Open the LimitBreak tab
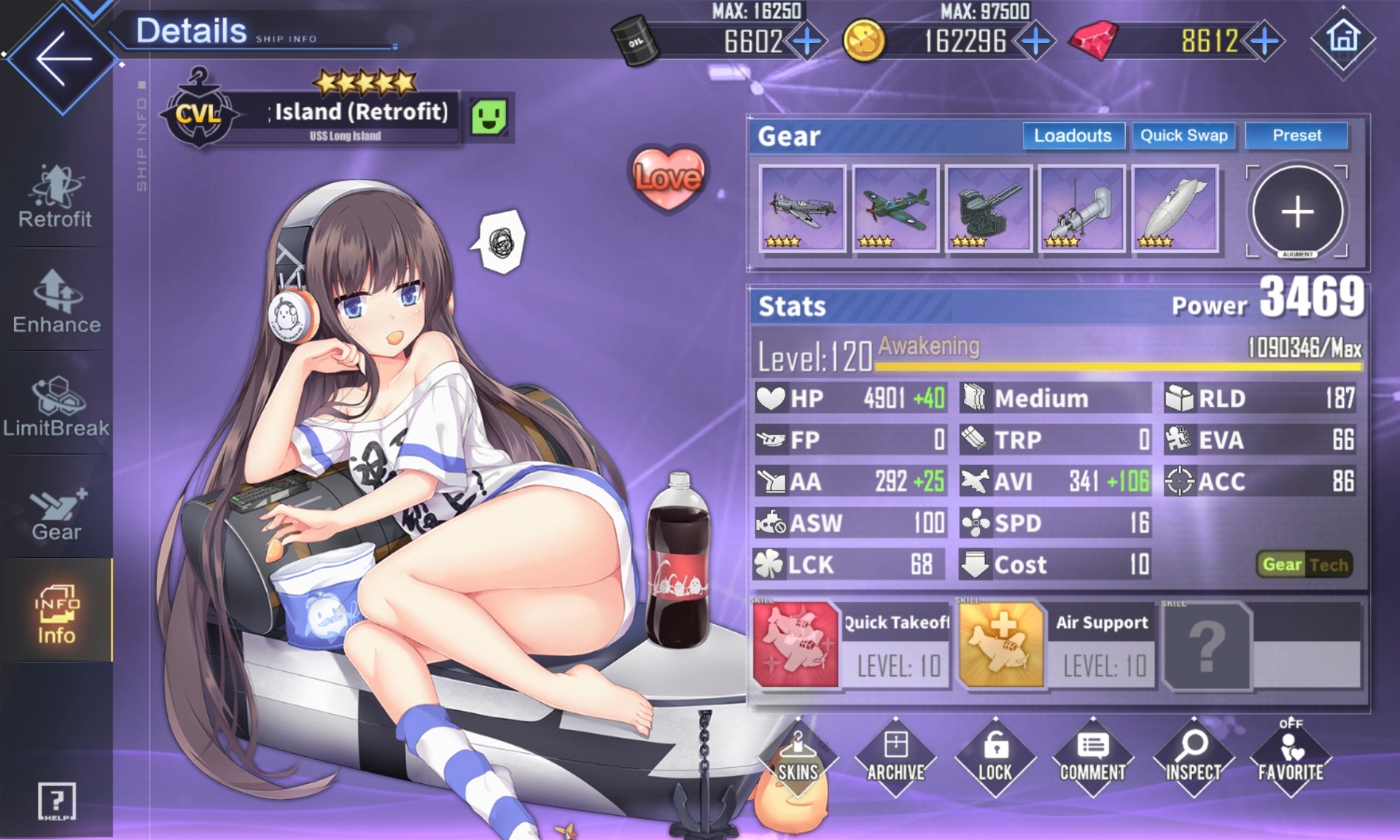1400x840 pixels. [x=56, y=407]
